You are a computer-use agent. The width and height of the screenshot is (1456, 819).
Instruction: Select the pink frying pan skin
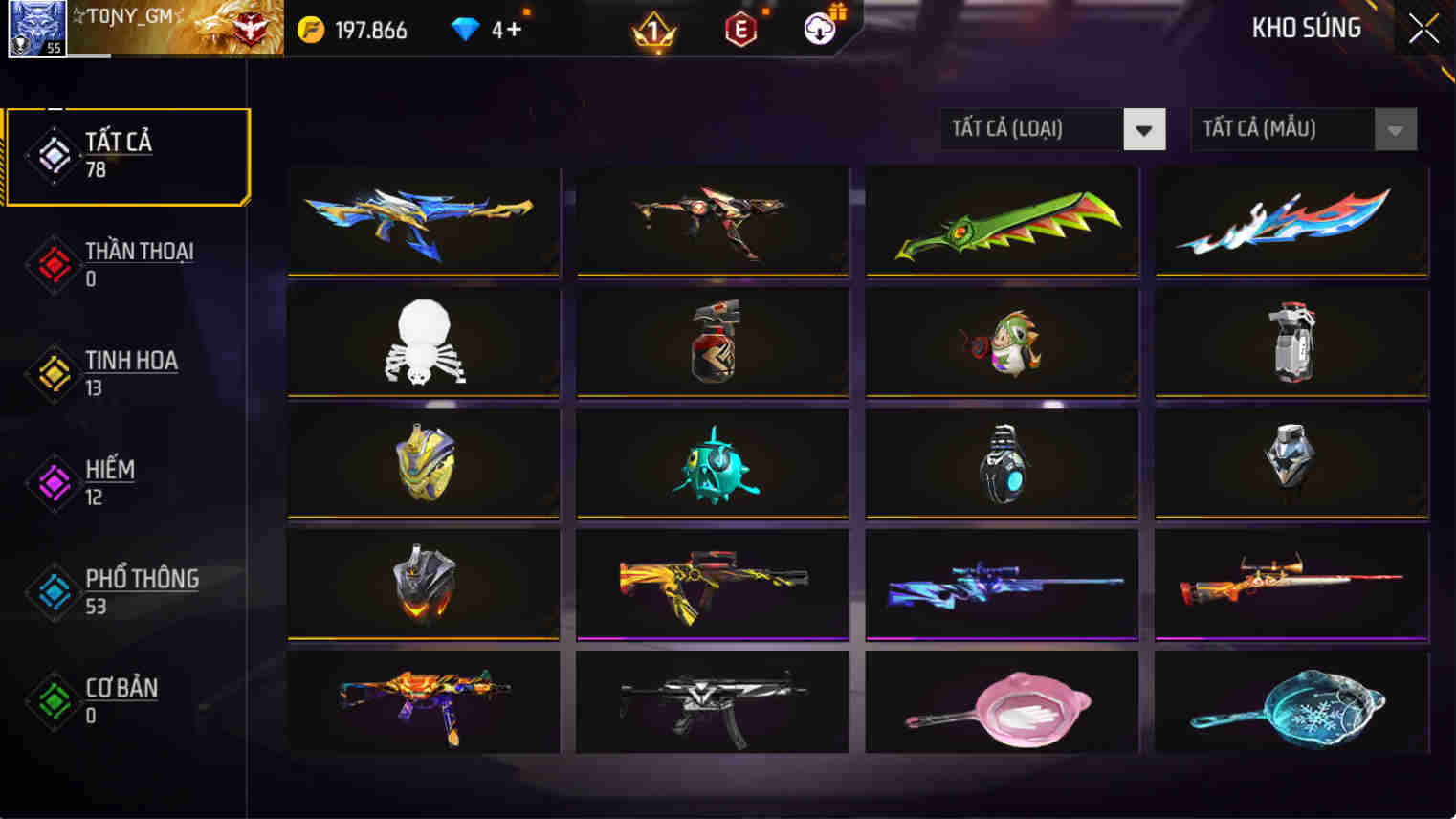coord(1002,701)
